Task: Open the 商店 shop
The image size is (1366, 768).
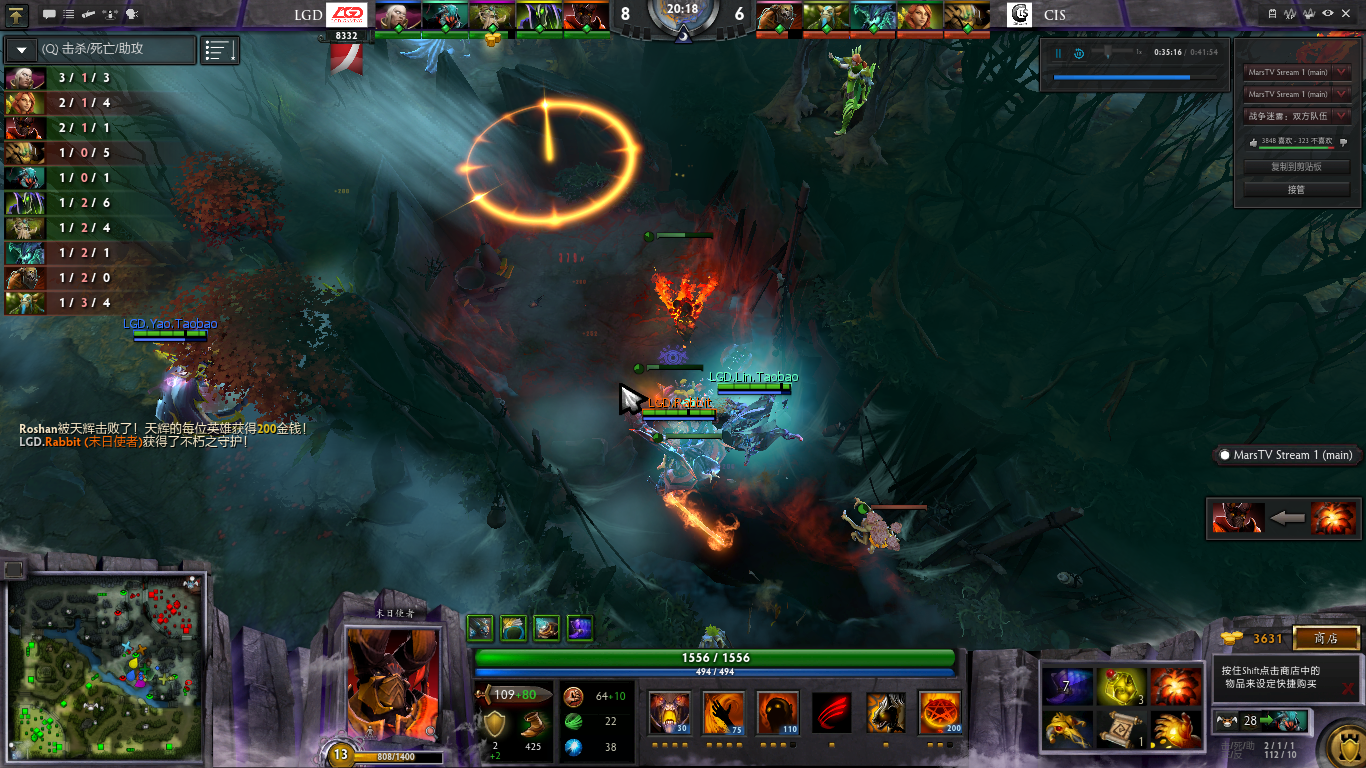Action: pos(1326,638)
